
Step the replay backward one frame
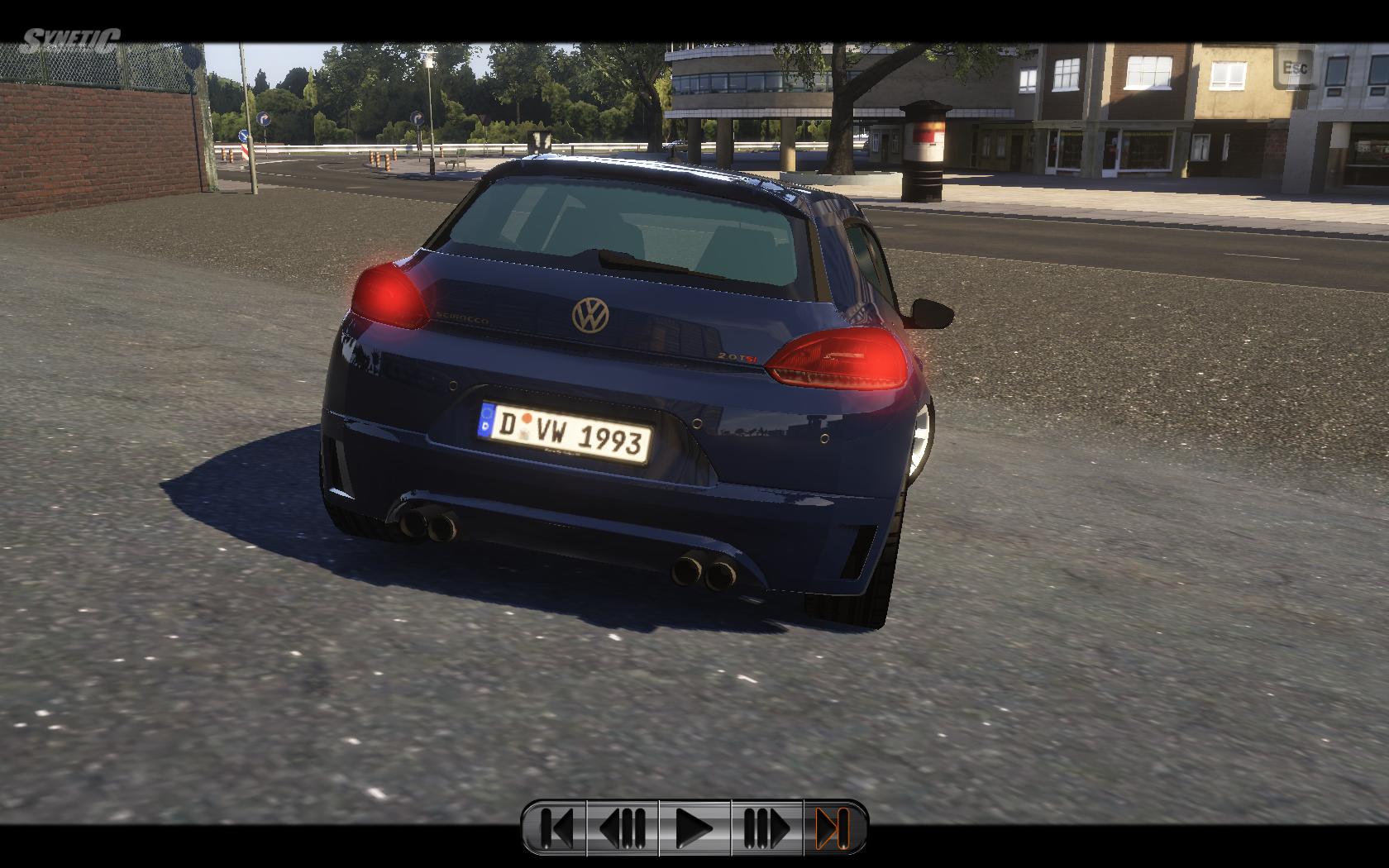click(x=623, y=827)
